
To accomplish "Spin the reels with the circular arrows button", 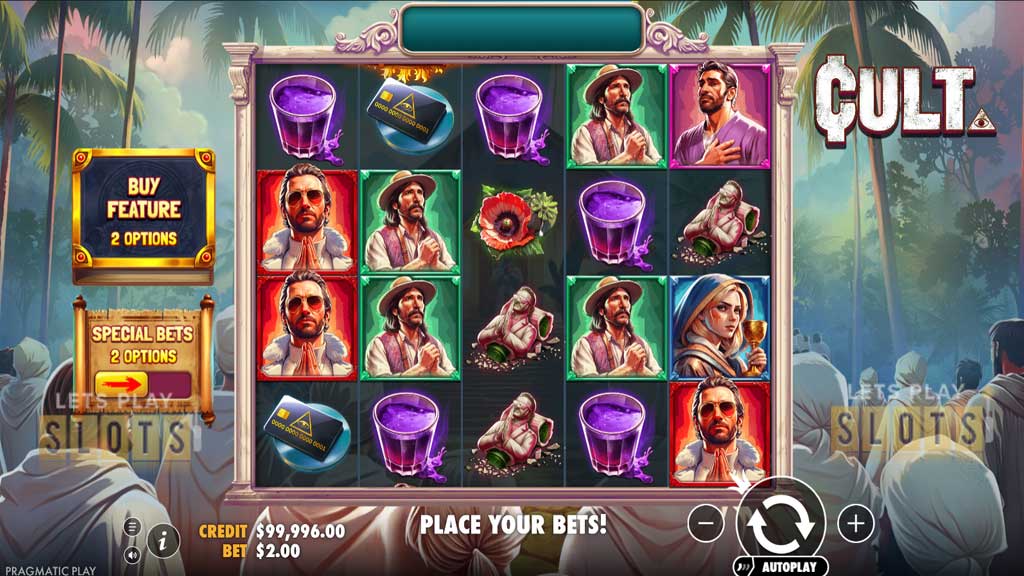I will click(x=780, y=522).
